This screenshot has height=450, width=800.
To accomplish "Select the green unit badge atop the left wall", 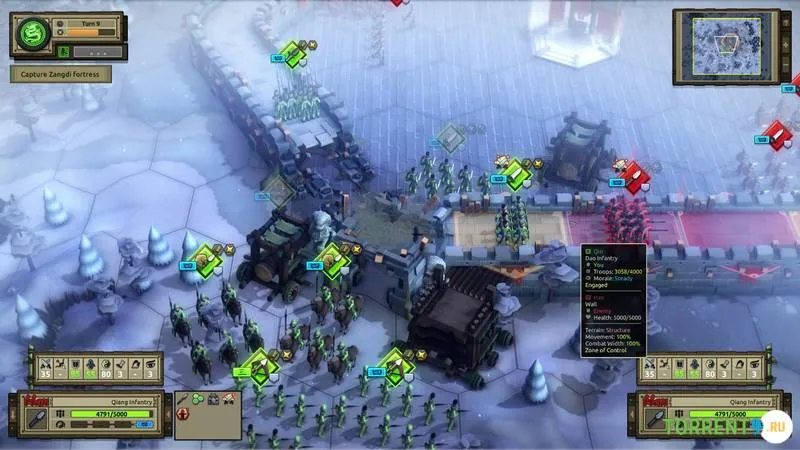I will (292, 53).
